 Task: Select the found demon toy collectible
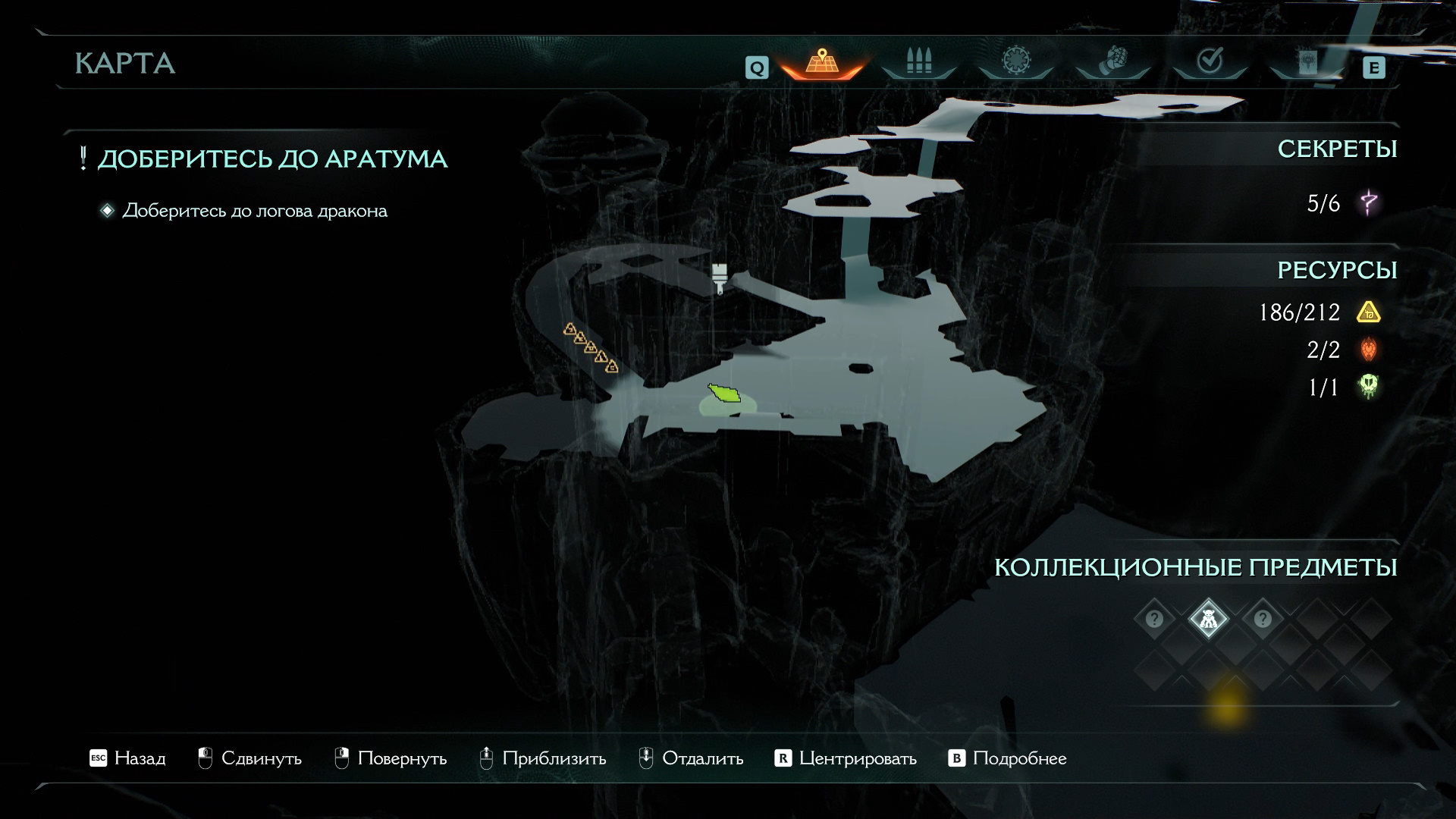click(x=1208, y=620)
